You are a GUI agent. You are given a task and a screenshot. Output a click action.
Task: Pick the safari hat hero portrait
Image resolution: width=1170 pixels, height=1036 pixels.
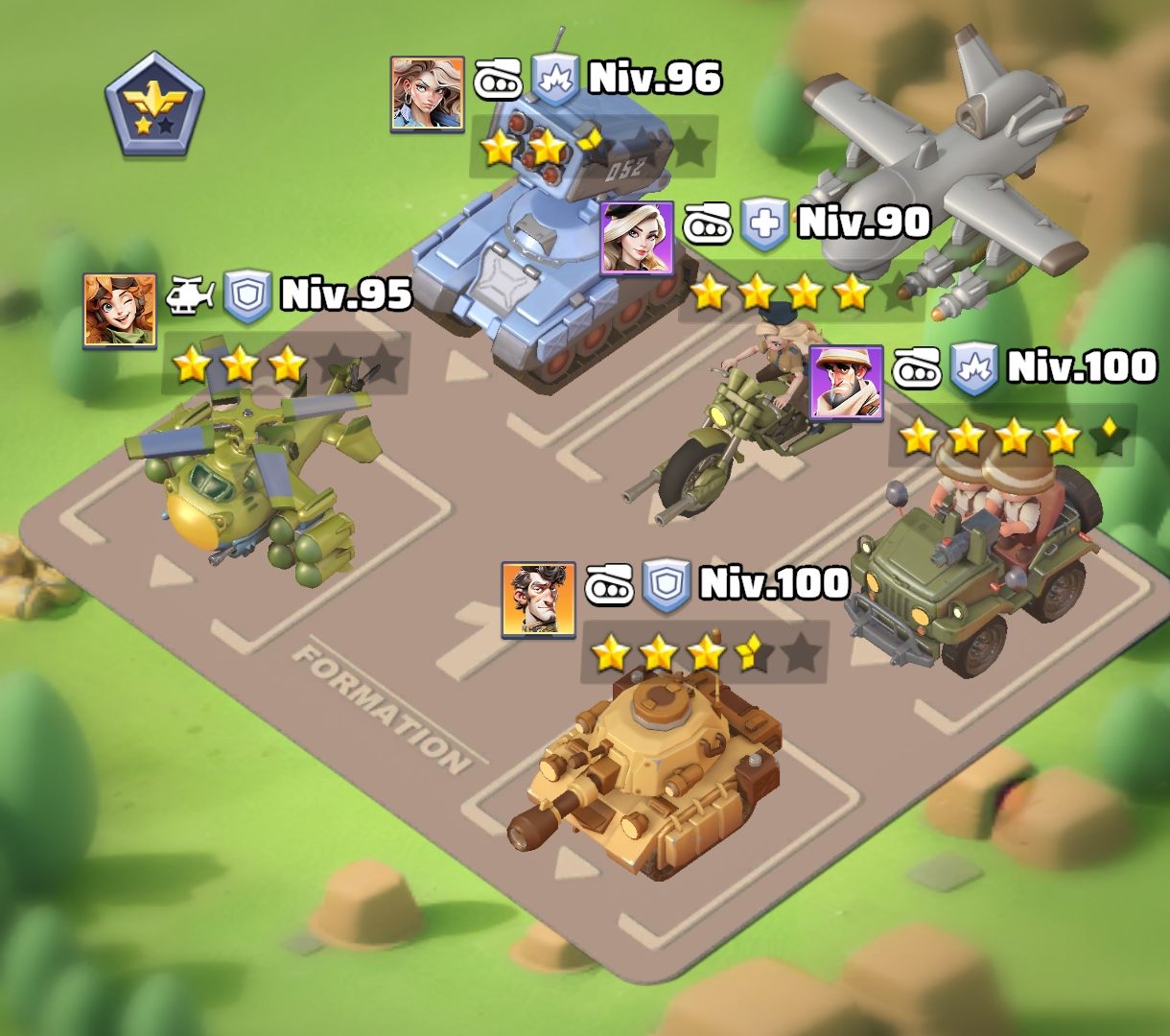(847, 383)
